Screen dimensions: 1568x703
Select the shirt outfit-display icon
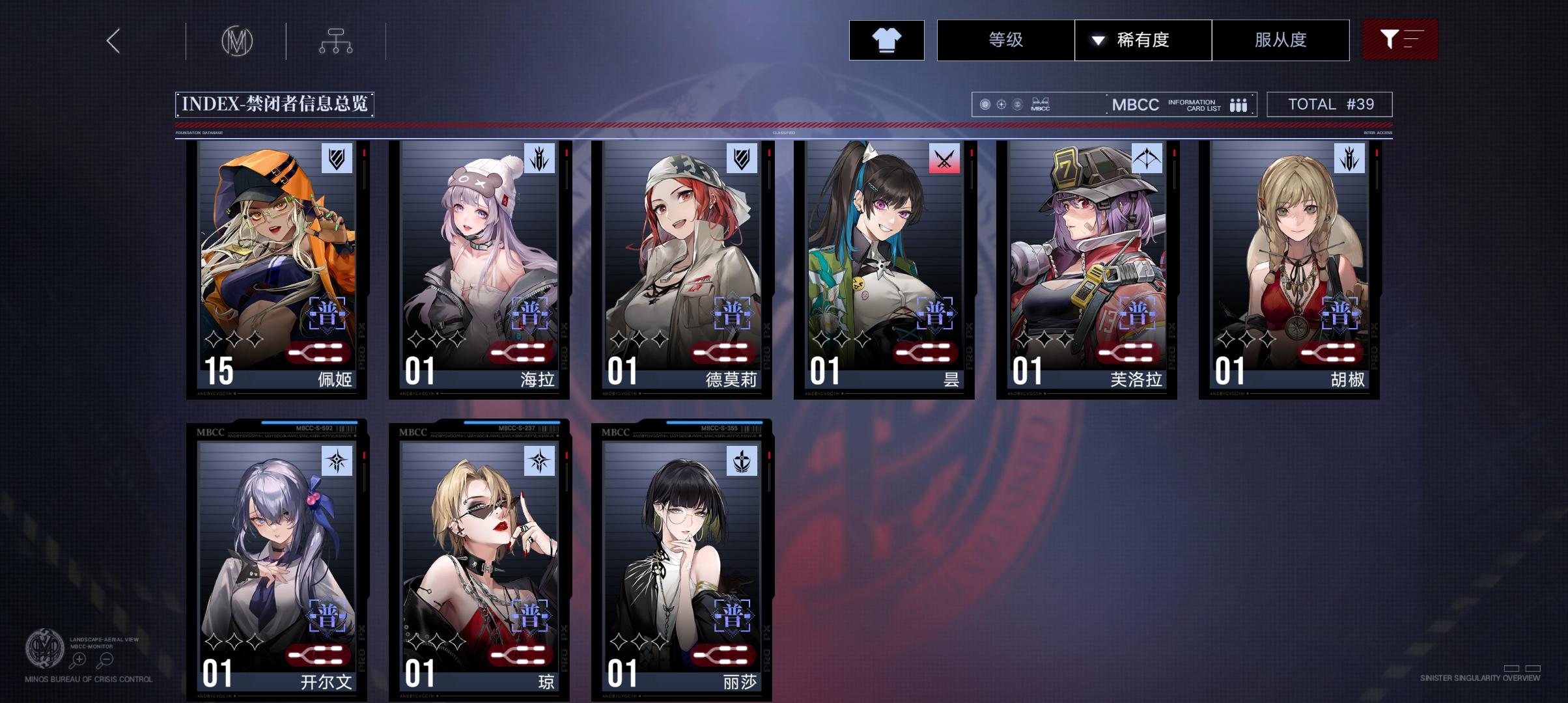coord(886,40)
